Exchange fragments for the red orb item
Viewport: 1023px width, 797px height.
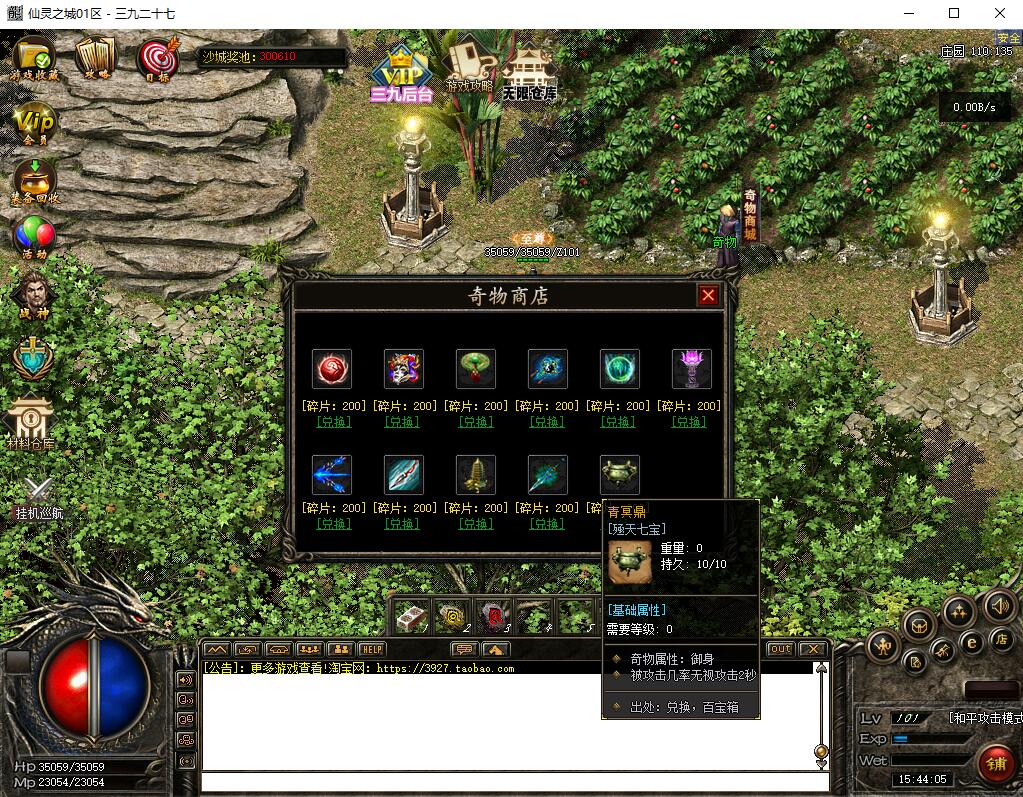tap(332, 422)
